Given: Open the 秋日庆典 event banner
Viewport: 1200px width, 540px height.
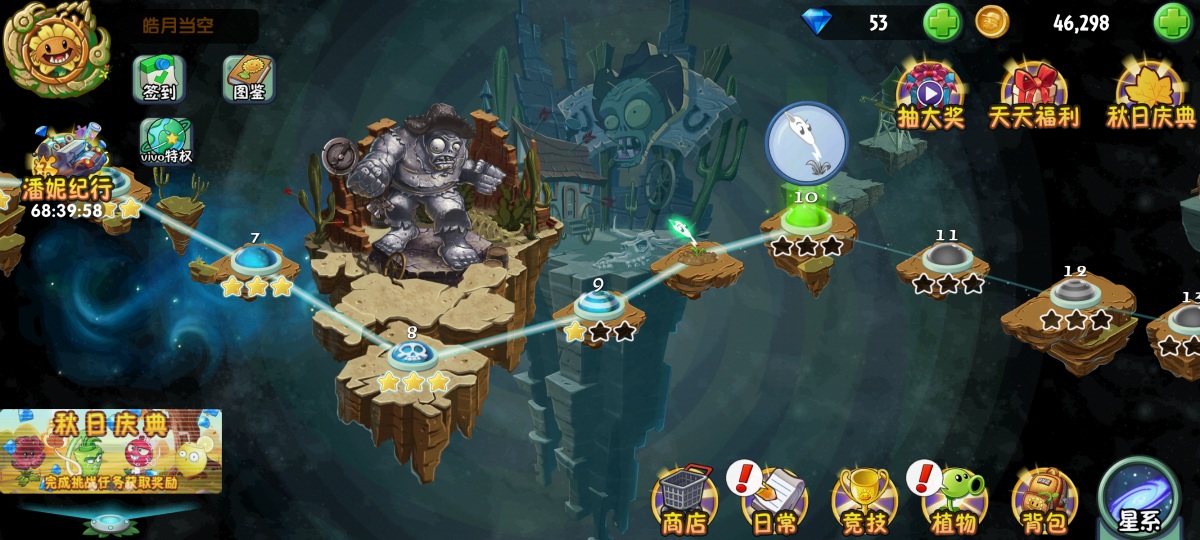Looking at the screenshot, I should [110, 450].
